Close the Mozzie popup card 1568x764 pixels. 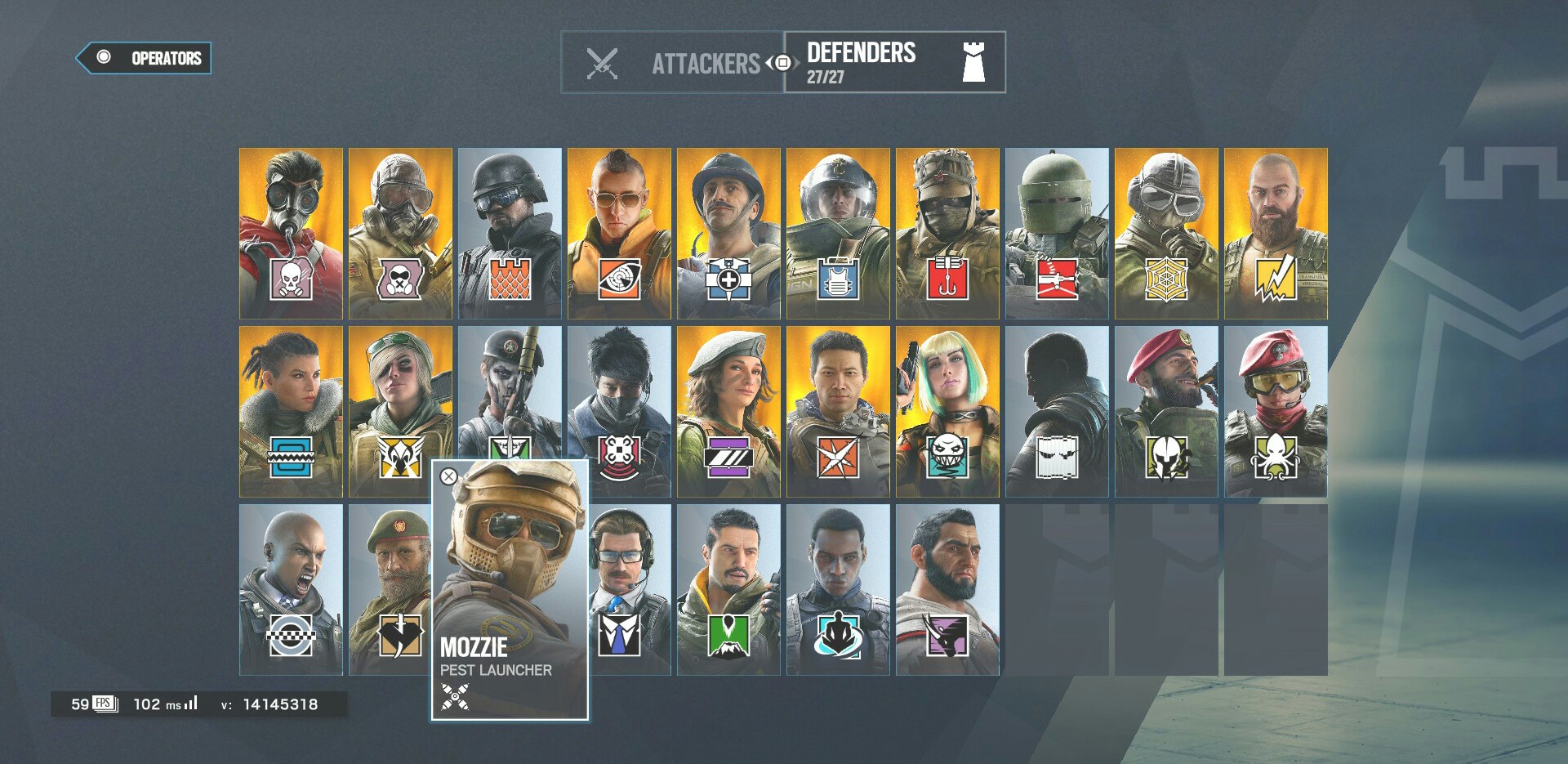pos(448,476)
